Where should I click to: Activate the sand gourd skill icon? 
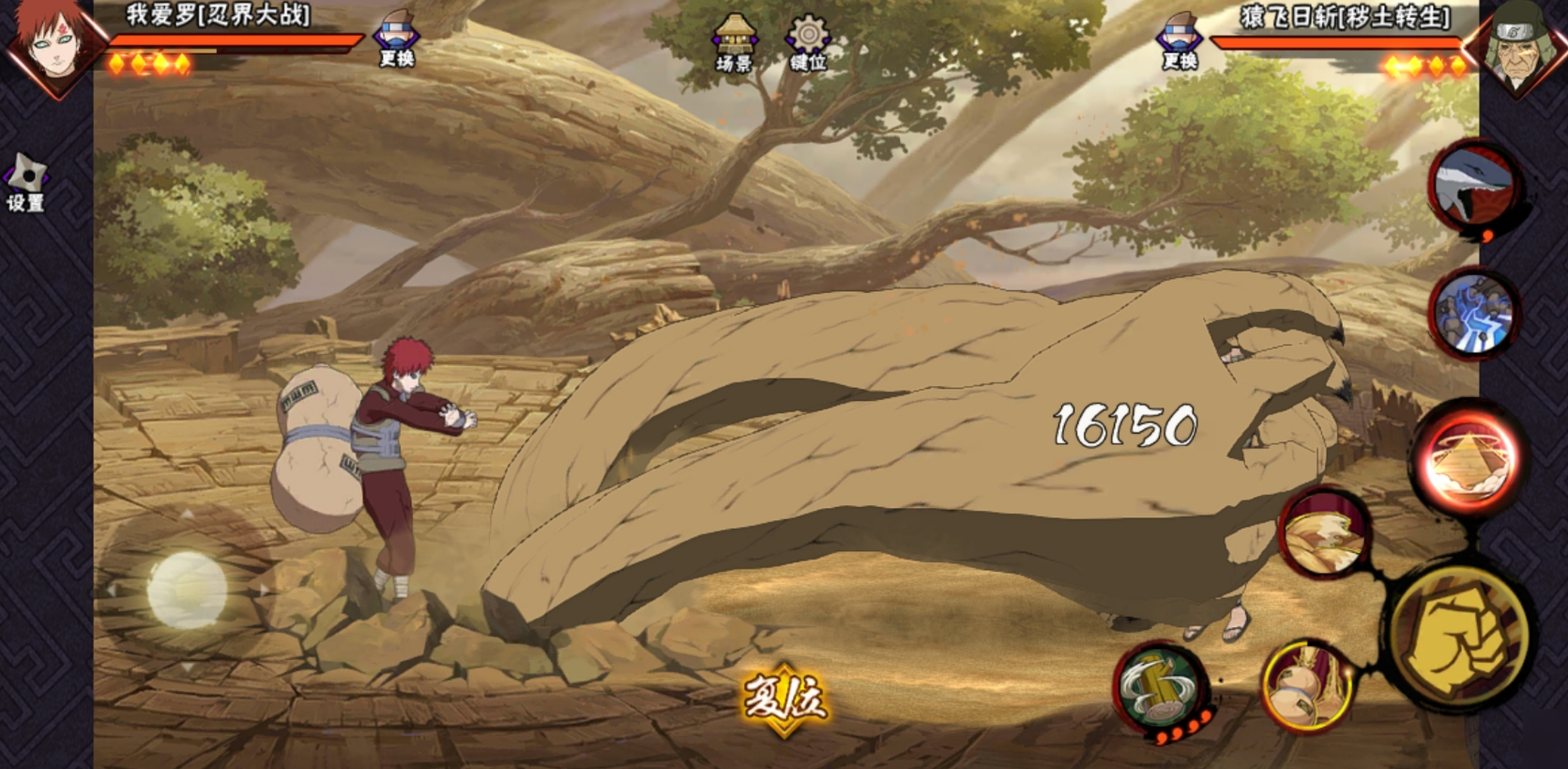pos(1306,685)
